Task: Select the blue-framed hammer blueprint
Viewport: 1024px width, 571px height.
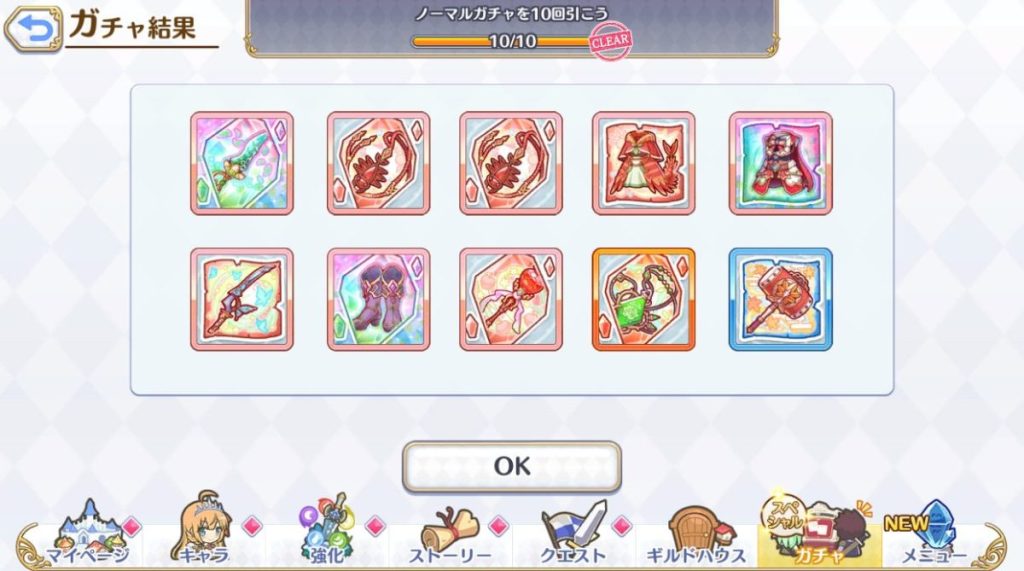Action: (780, 299)
